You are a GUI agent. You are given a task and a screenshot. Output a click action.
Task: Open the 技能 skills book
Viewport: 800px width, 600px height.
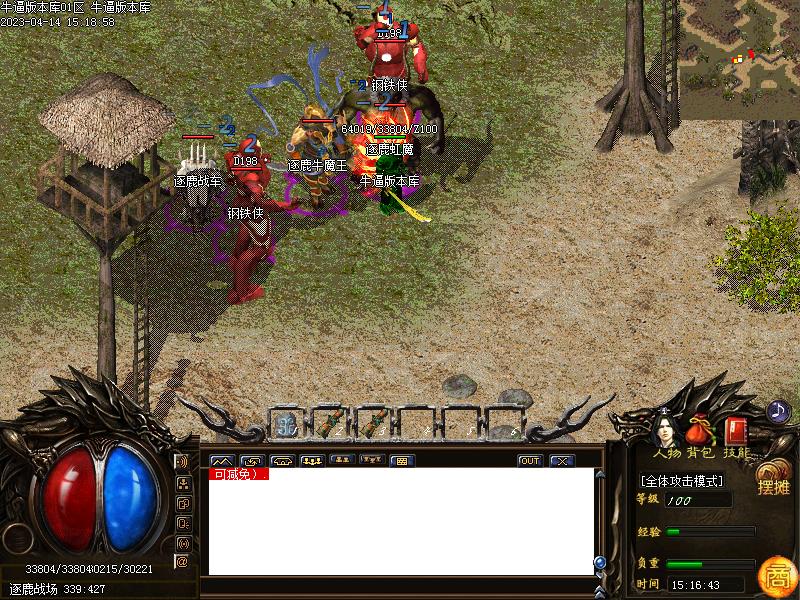[x=736, y=432]
